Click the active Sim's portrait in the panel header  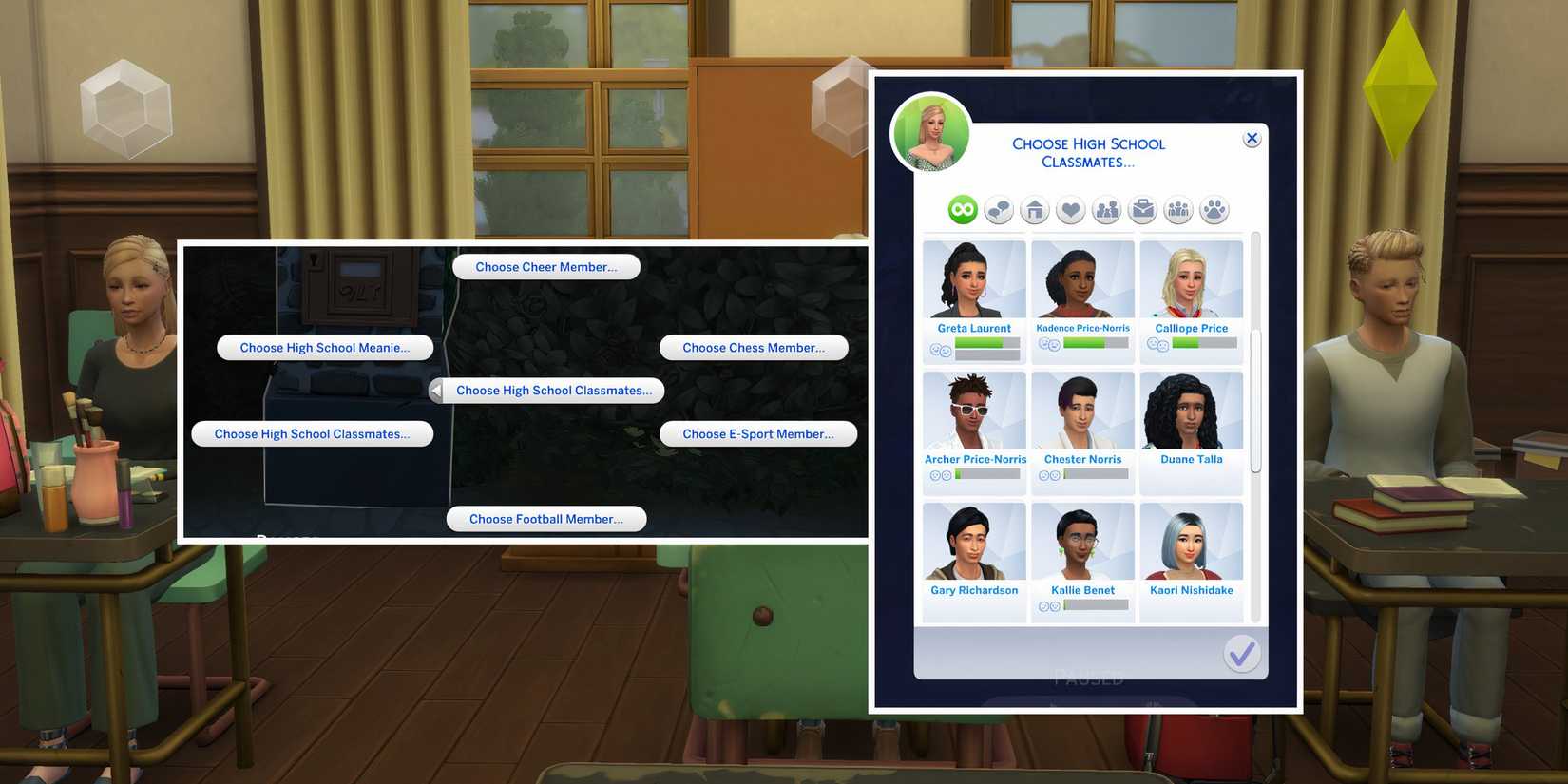click(931, 133)
